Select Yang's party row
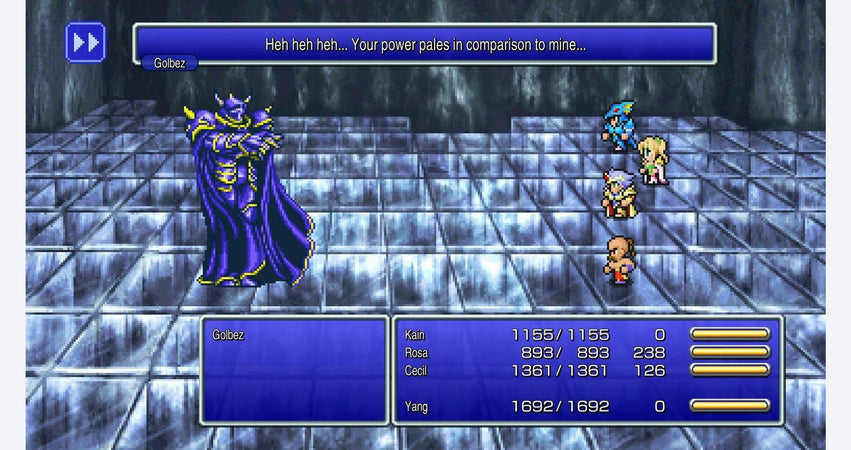Image resolution: width=851 pixels, height=450 pixels. [587, 406]
